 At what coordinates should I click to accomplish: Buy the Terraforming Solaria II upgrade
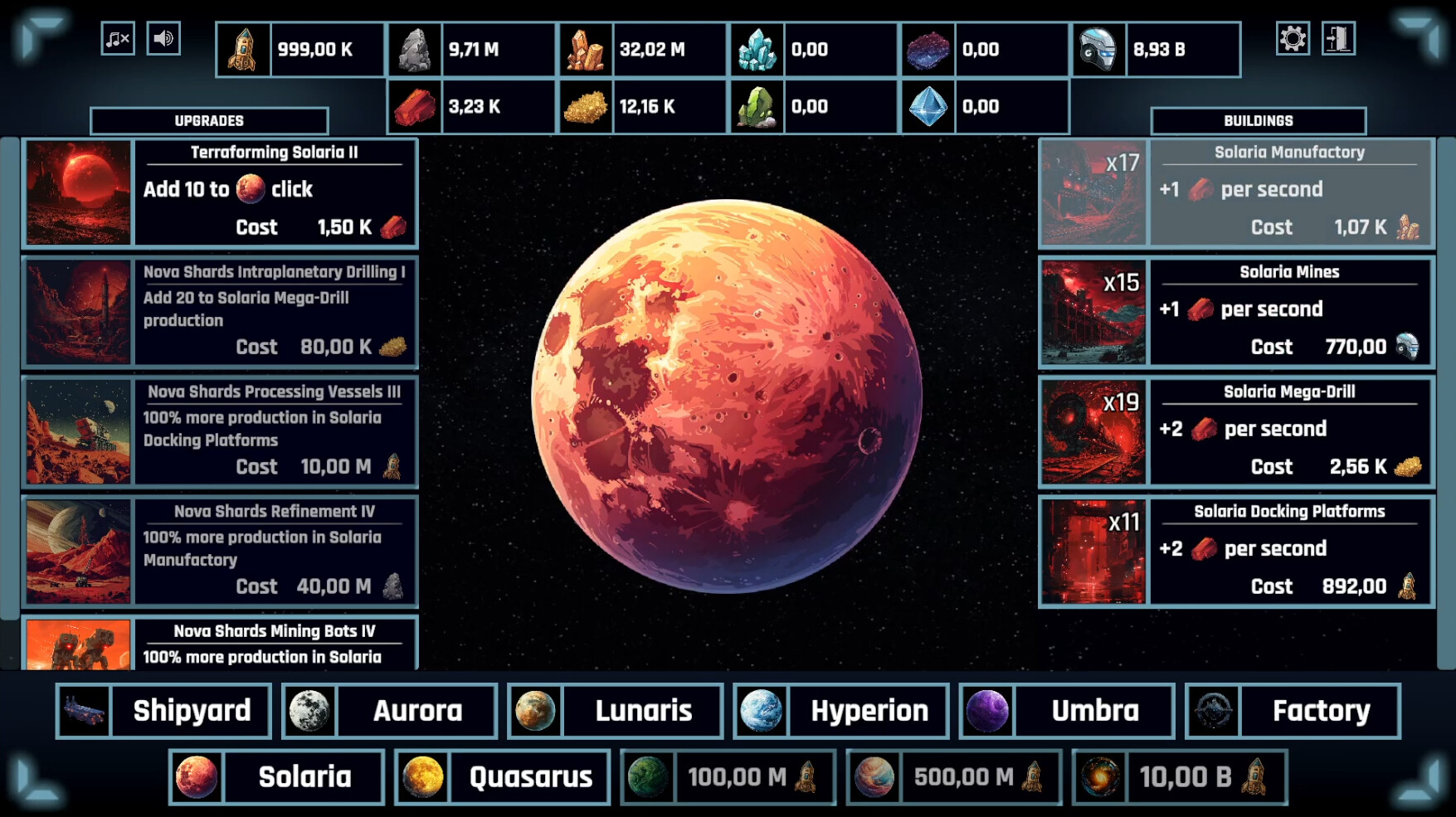tap(220, 192)
